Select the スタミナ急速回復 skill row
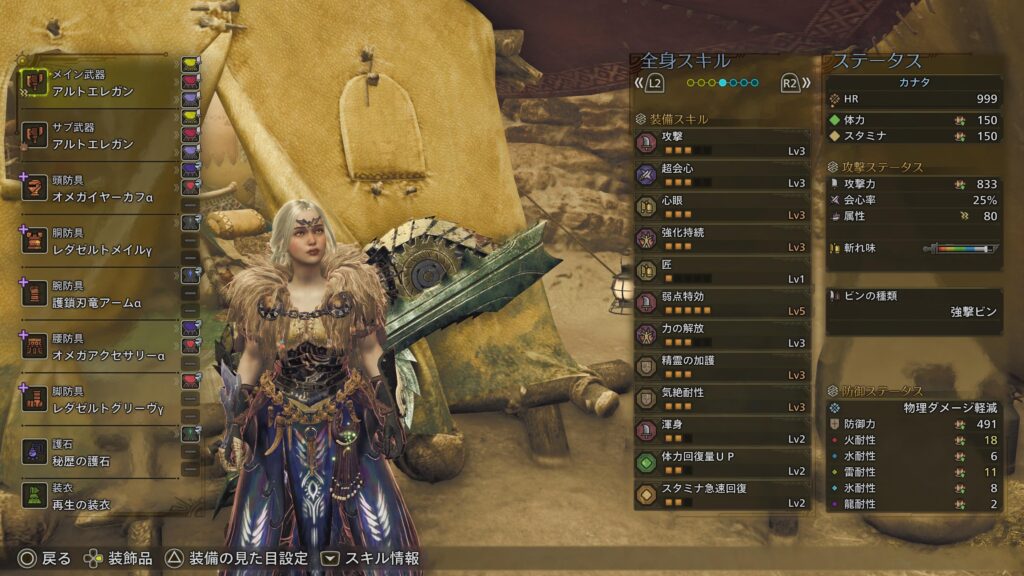Image resolution: width=1024 pixels, height=576 pixels. (x=721, y=495)
